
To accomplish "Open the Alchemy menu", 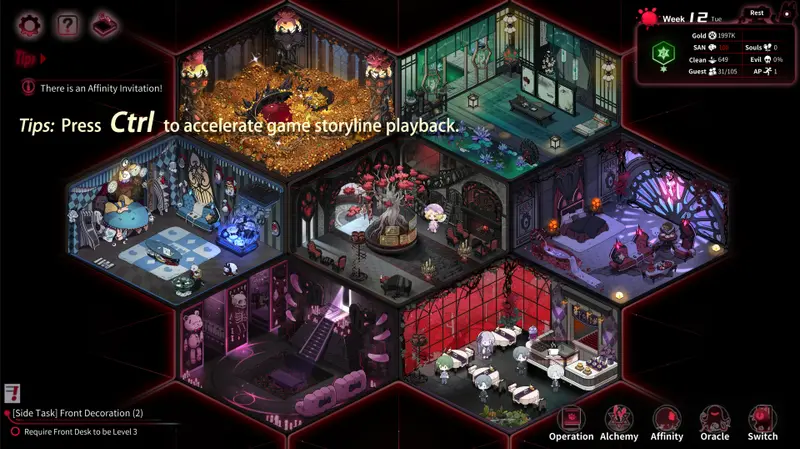I will [x=619, y=419].
